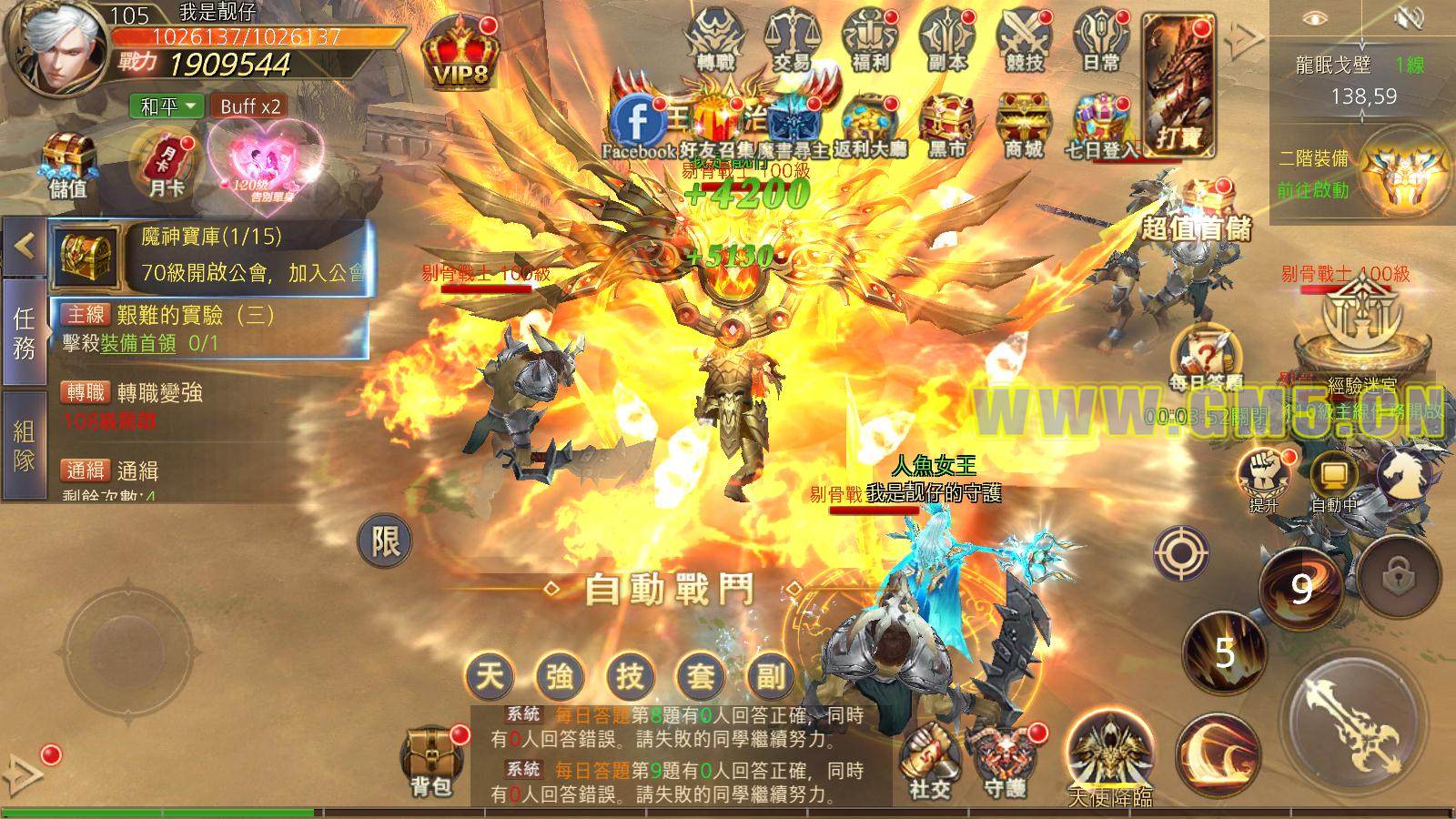Select the 艱難的實驗 main quest entry
Screen dimensions: 1456x819
(209, 328)
